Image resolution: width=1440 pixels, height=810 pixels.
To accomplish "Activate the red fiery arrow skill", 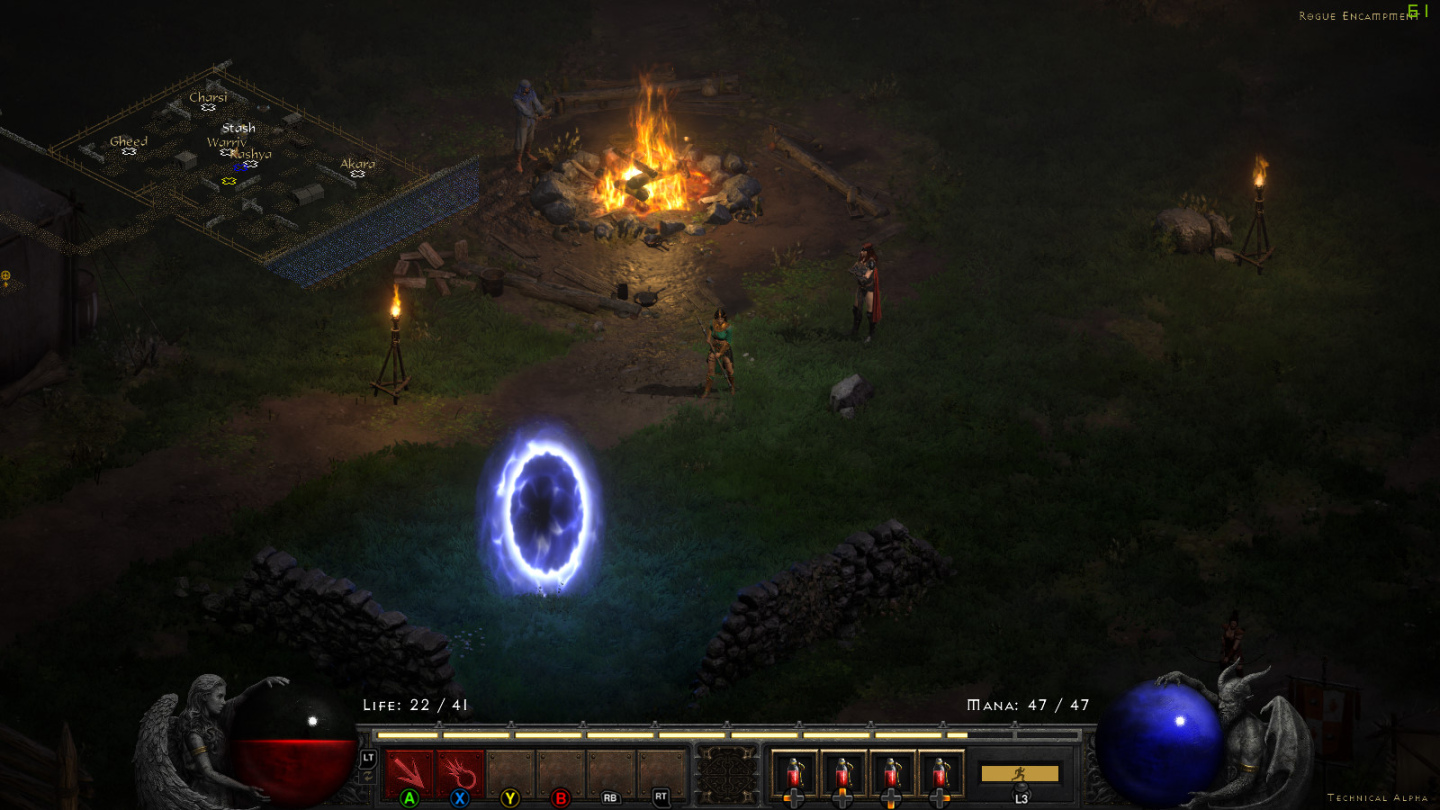I will coord(460,773).
